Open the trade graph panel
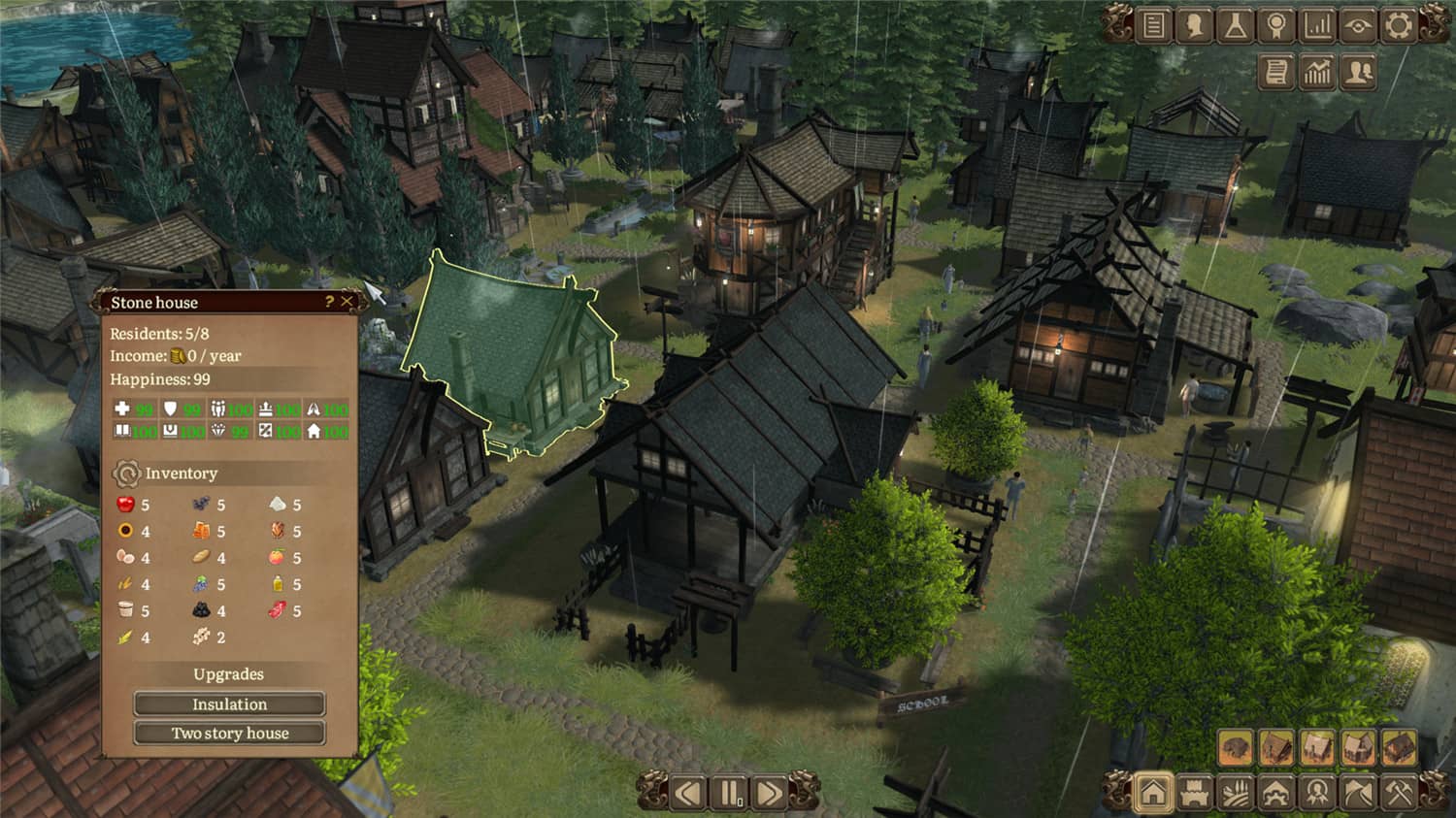The width and height of the screenshot is (1456, 818). tap(1317, 72)
